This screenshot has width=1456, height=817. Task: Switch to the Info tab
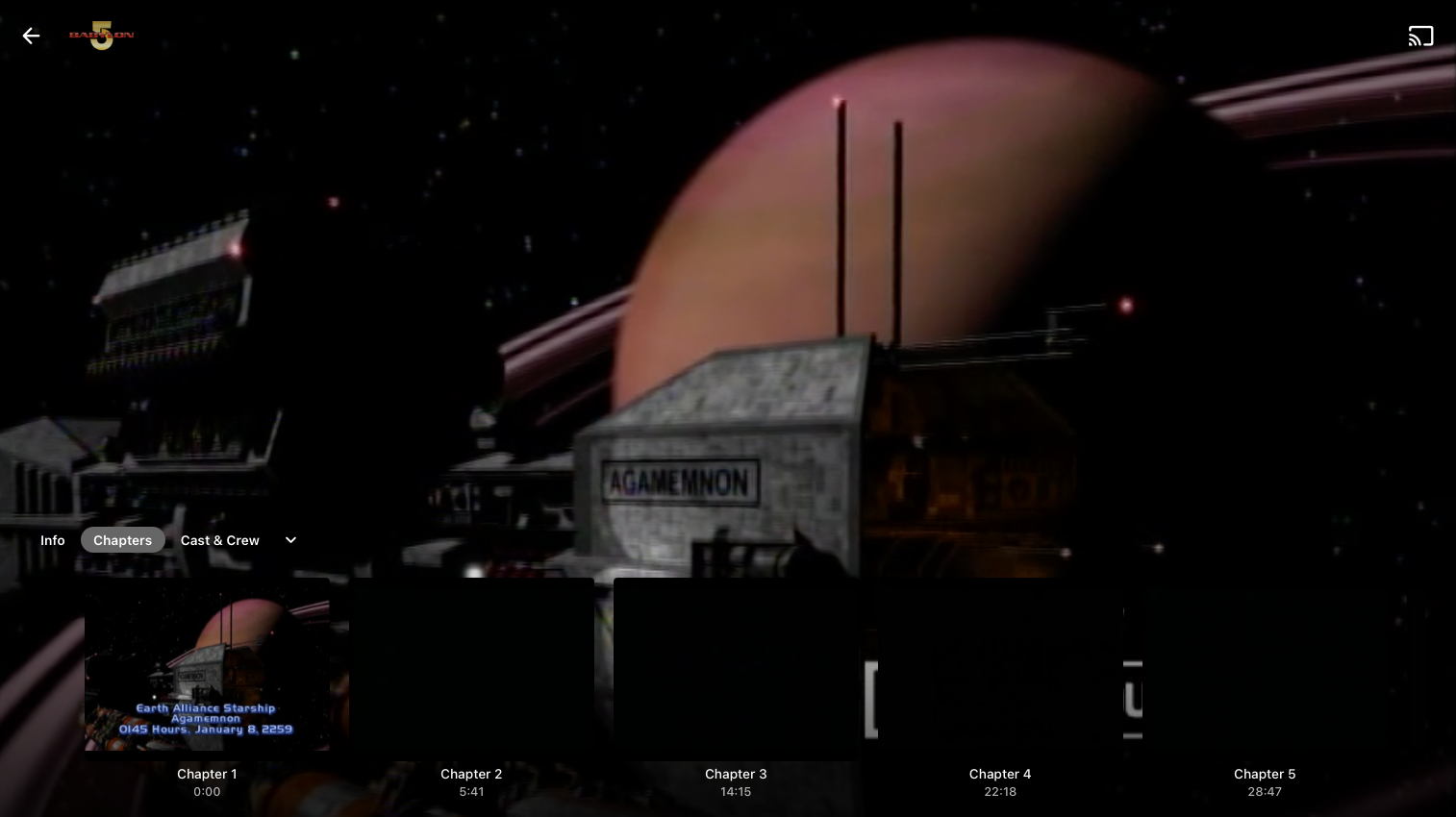coord(53,540)
